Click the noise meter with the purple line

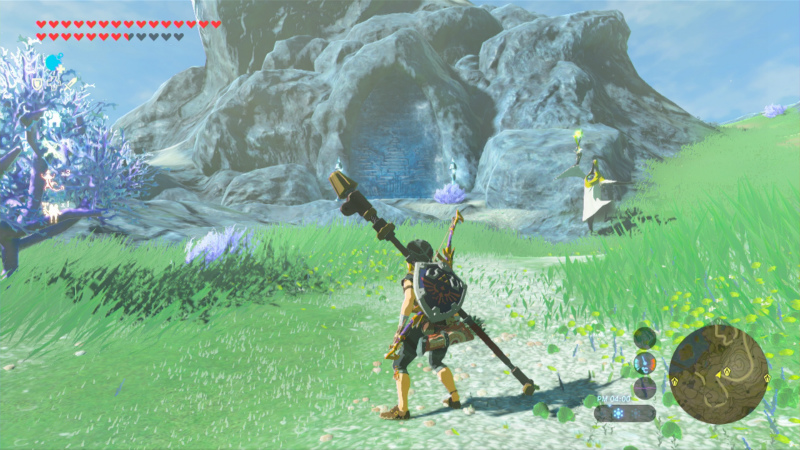[645, 388]
